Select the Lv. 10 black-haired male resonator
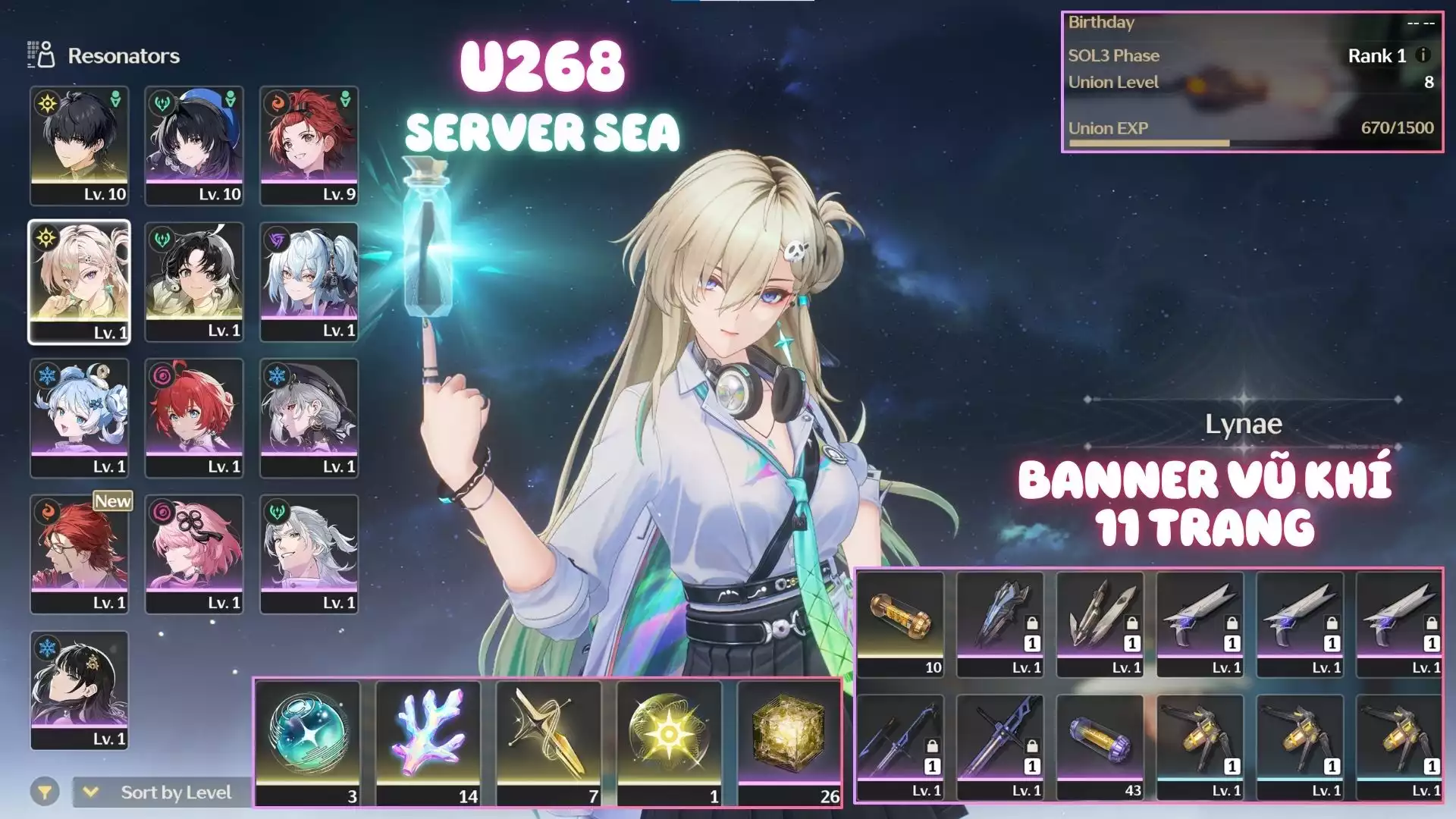 [x=79, y=146]
